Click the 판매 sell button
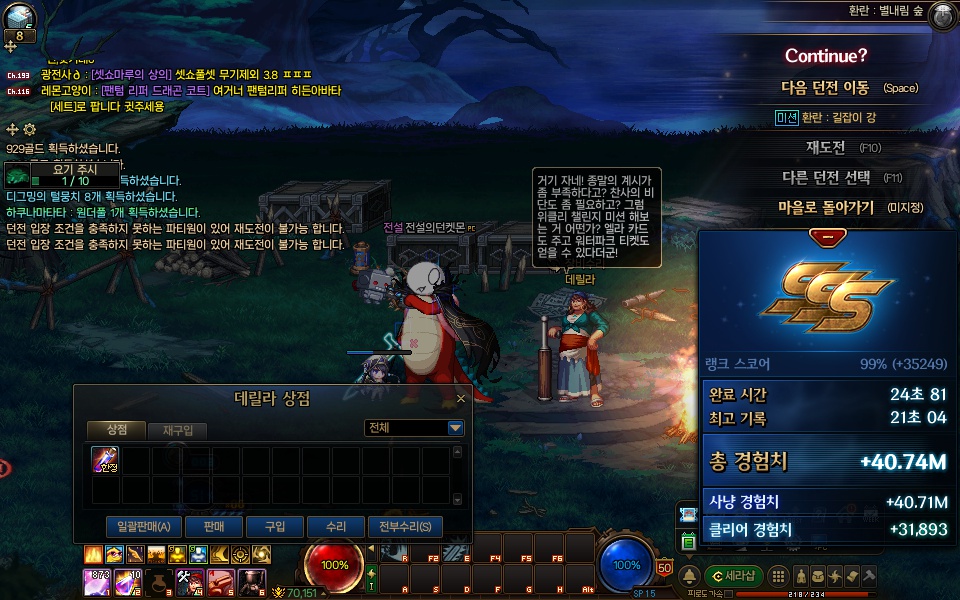The height and width of the screenshot is (600, 960). [x=213, y=526]
